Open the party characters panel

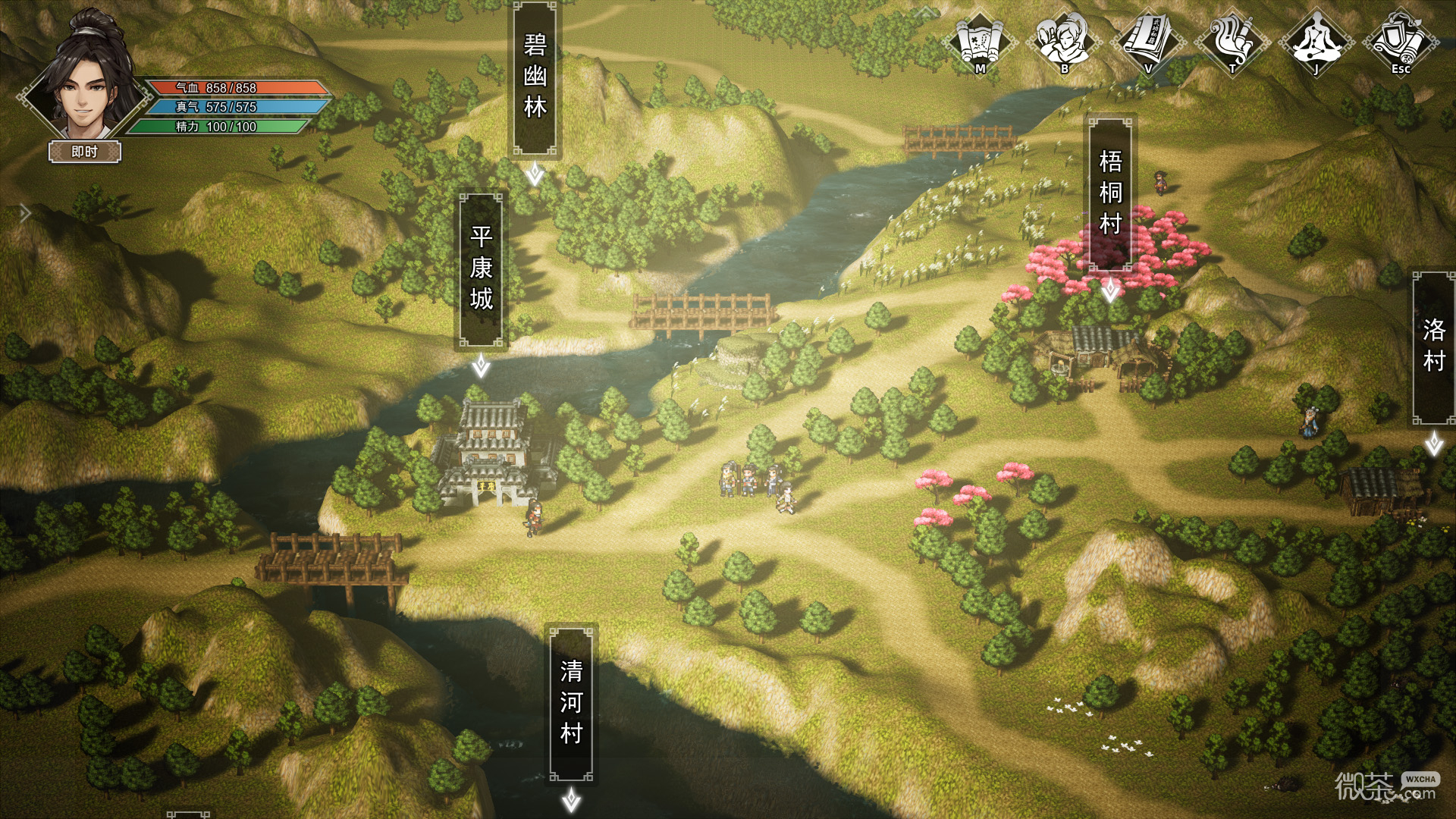[1064, 41]
